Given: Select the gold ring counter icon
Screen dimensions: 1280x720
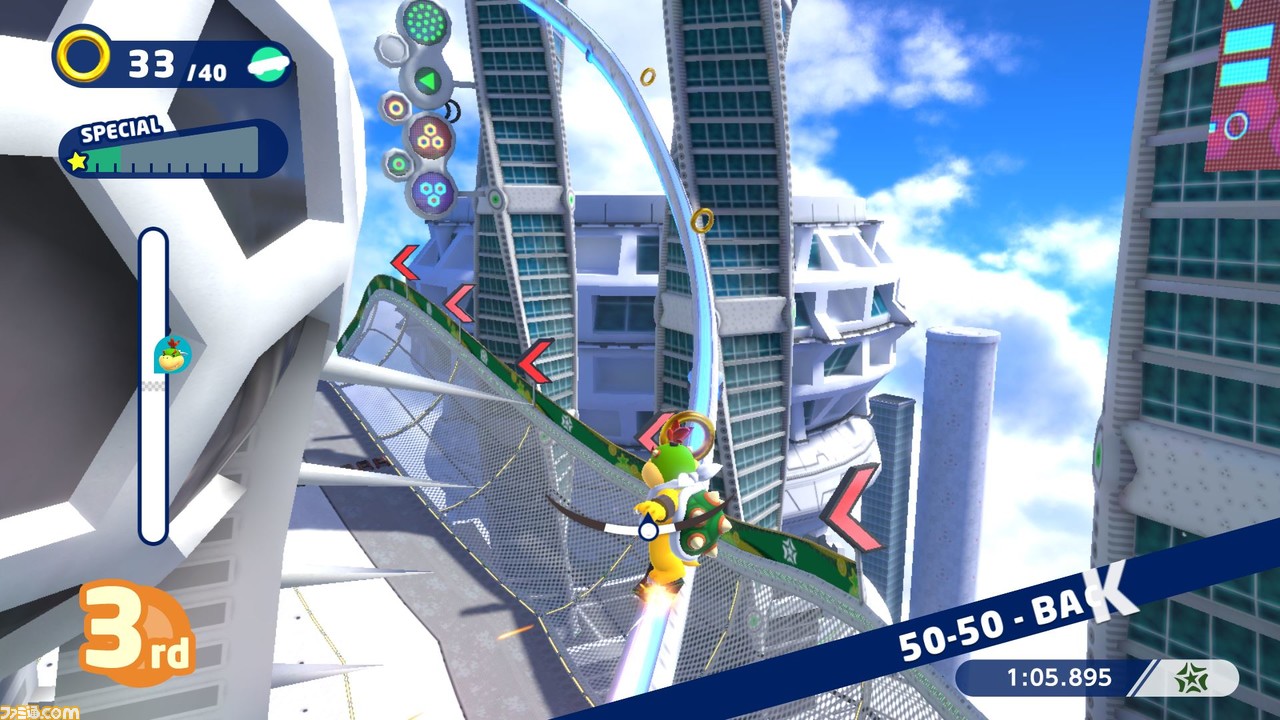Looking at the screenshot, I should 83,56.
